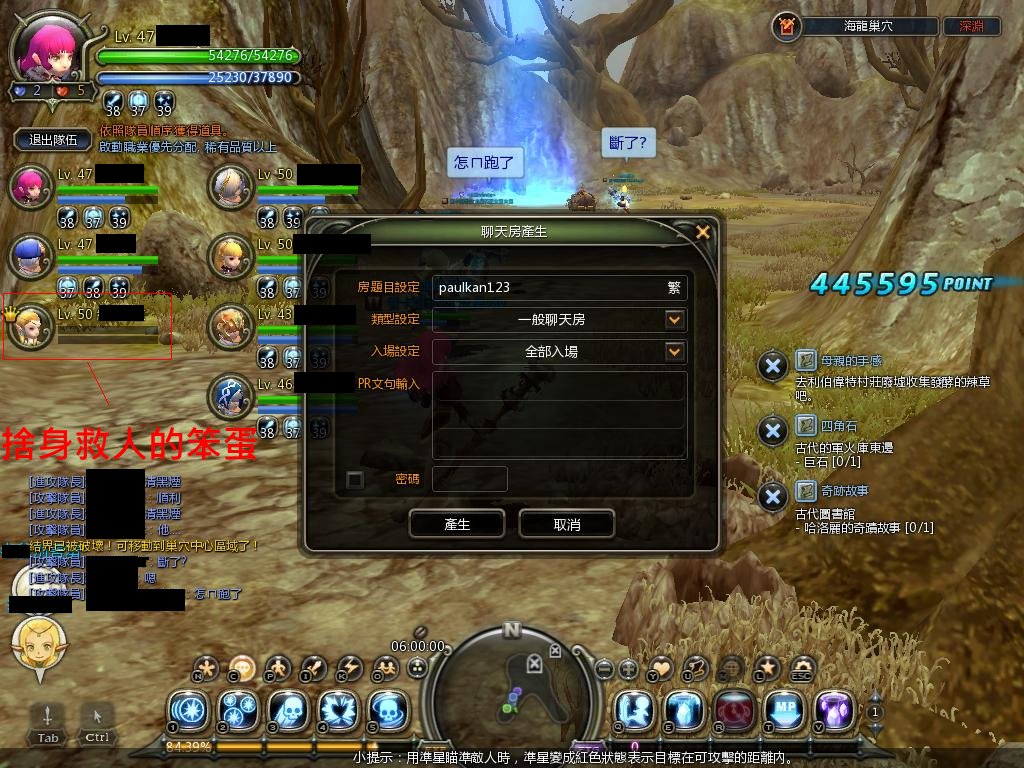Dismiss the 四角石 quest tracker entry
This screenshot has width=1024, height=768.
[x=772, y=431]
